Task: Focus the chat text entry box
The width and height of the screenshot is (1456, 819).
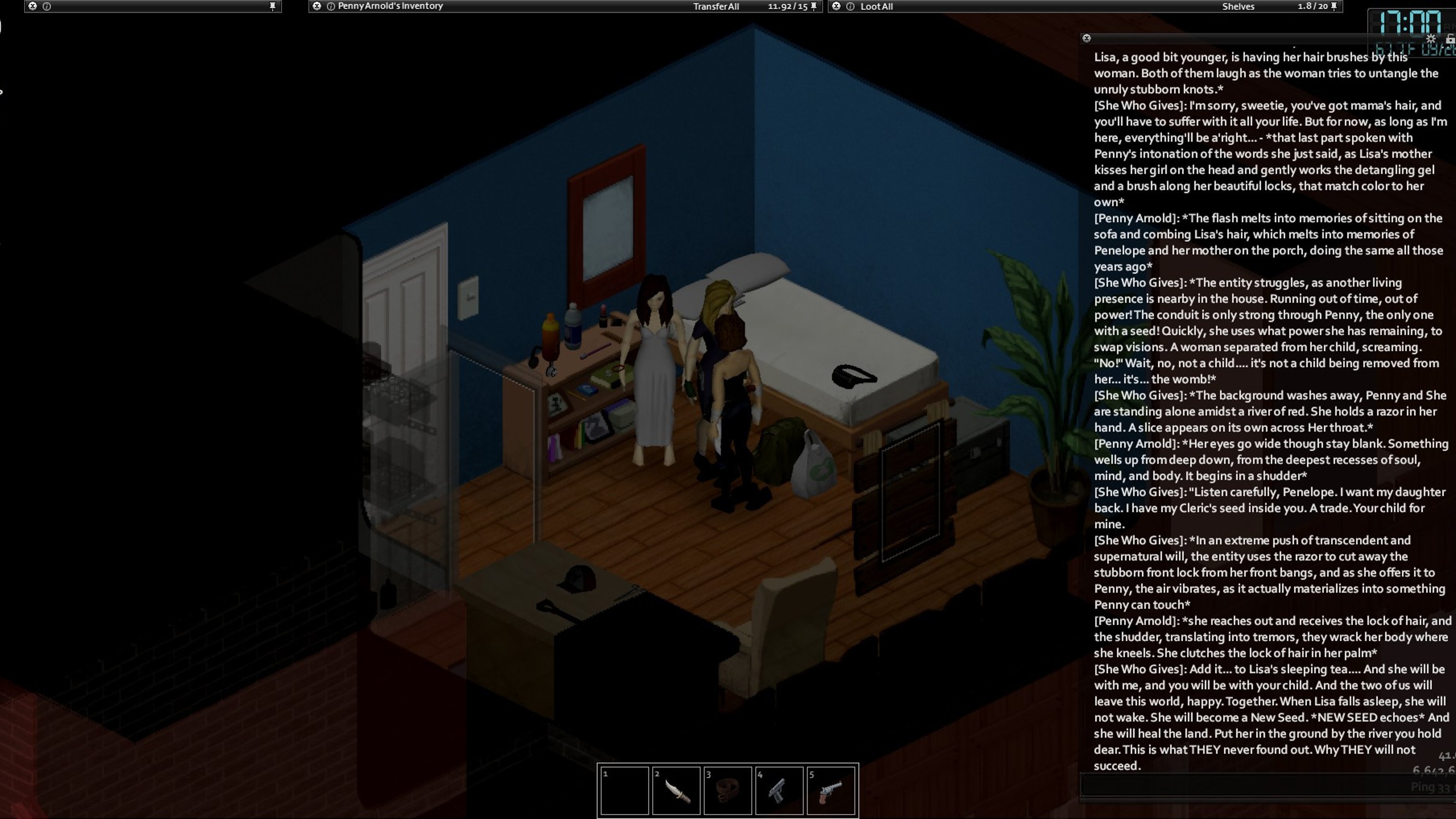Action: (1244, 786)
